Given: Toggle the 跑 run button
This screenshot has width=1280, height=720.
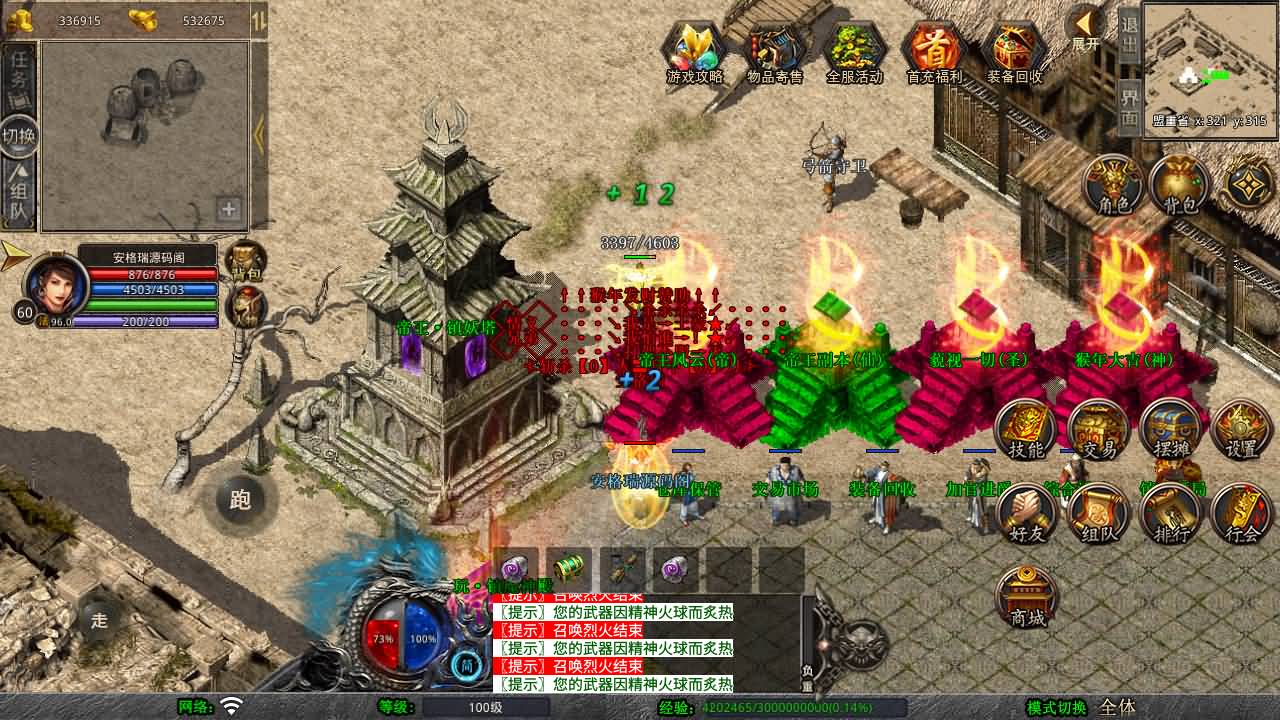Looking at the screenshot, I should pos(240,499).
